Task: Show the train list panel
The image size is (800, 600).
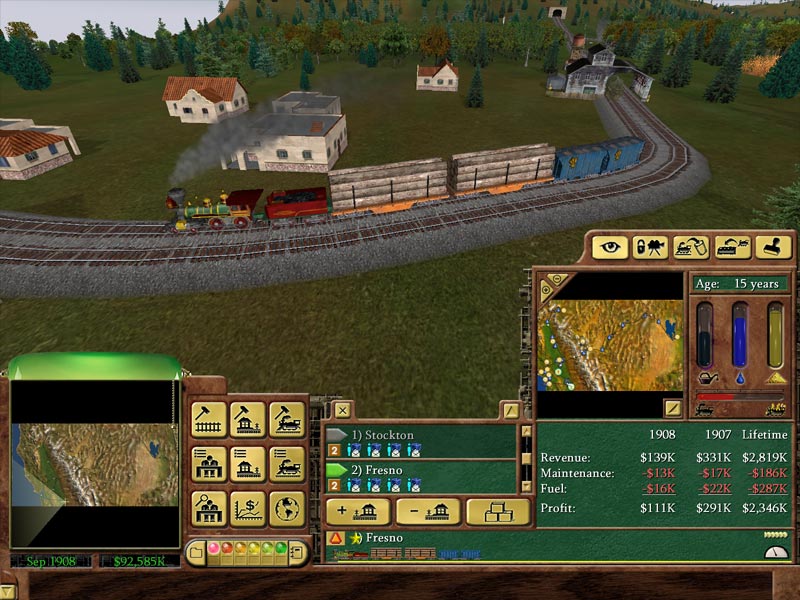Action: [x=287, y=464]
